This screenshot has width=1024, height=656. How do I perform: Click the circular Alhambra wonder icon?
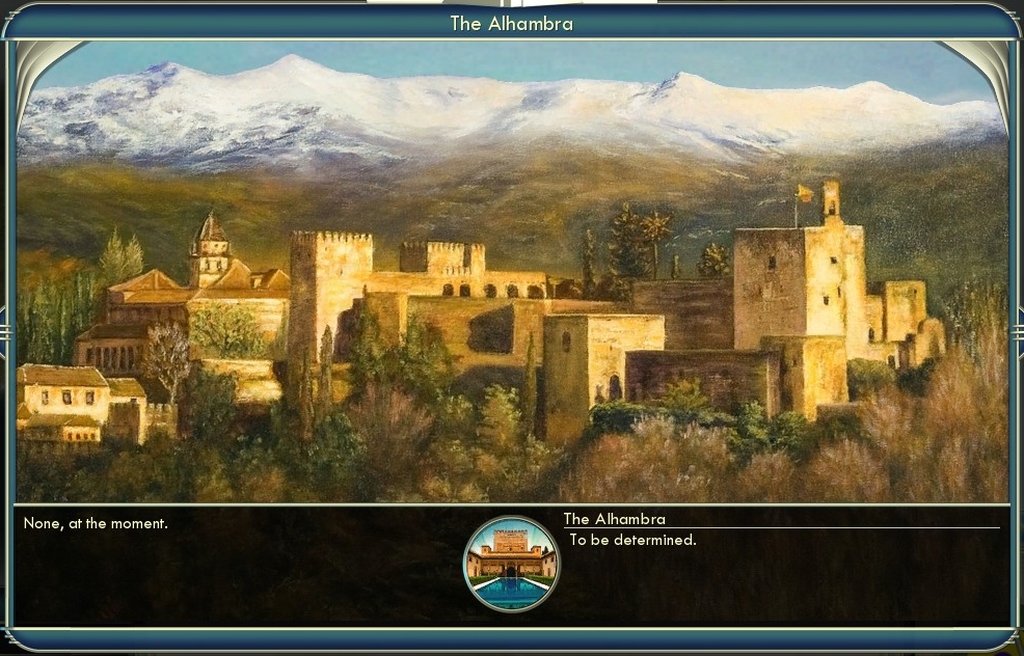511,564
